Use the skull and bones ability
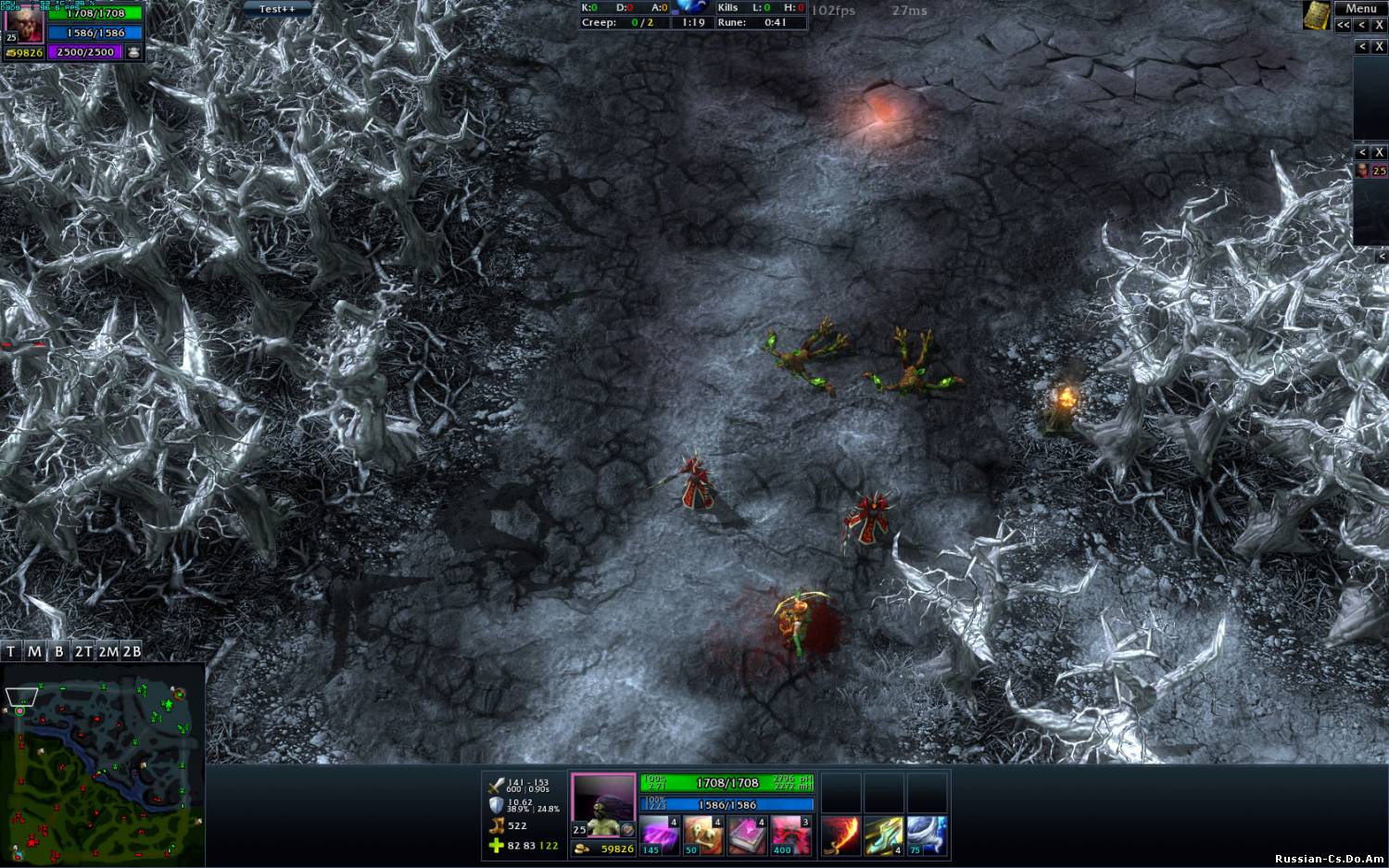 coord(703,836)
